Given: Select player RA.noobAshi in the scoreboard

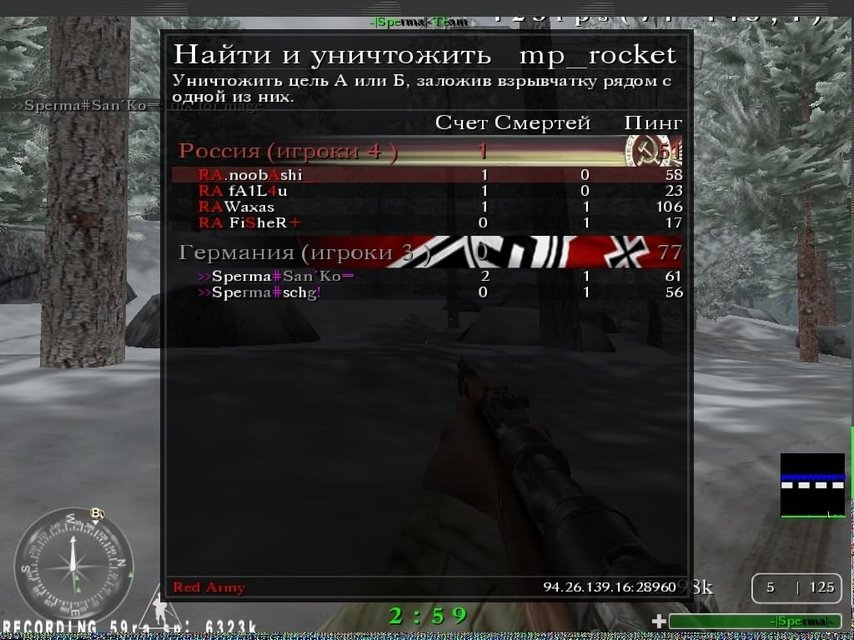Looking at the screenshot, I should tap(250, 175).
